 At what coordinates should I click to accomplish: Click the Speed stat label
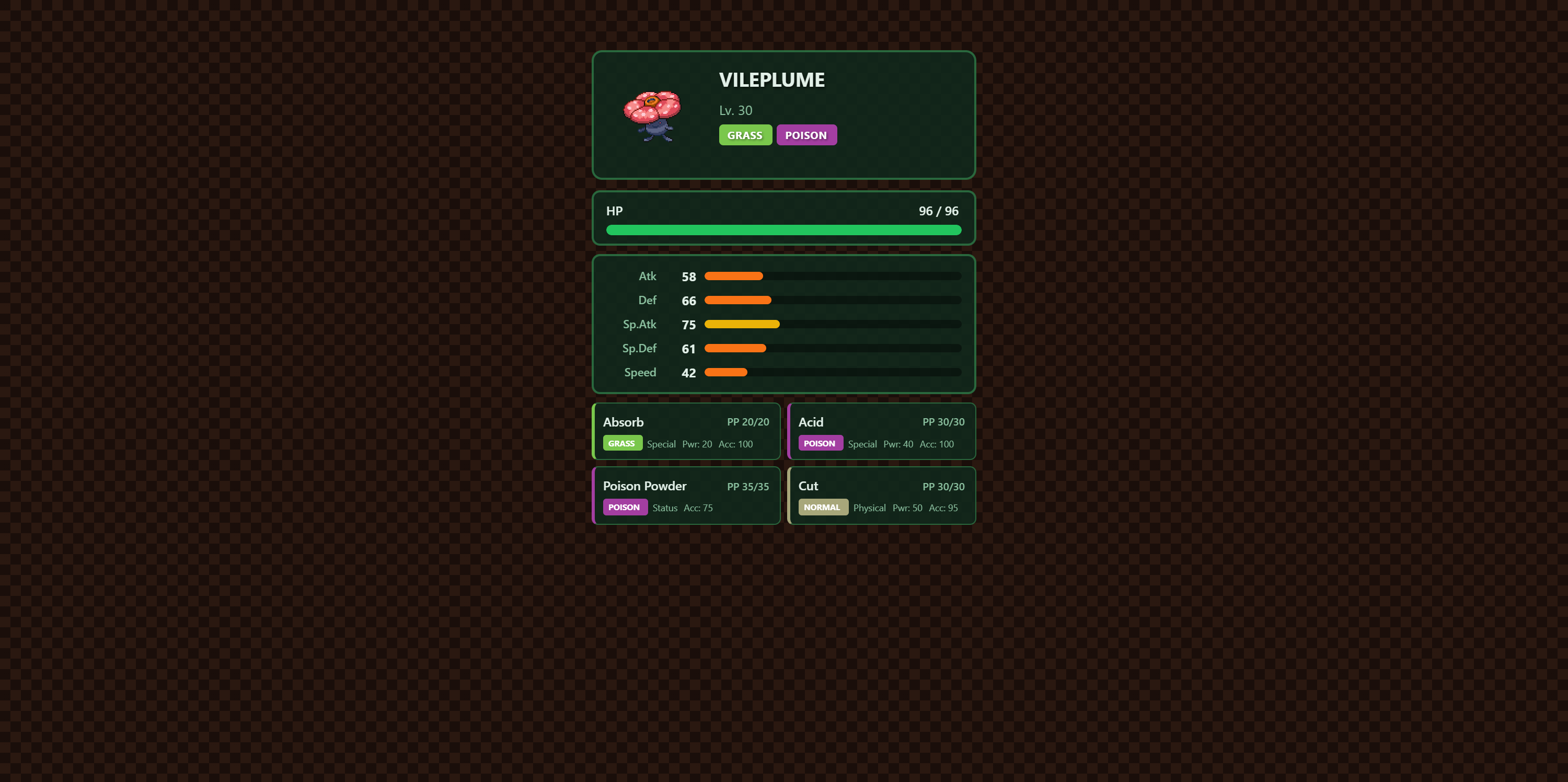[640, 372]
